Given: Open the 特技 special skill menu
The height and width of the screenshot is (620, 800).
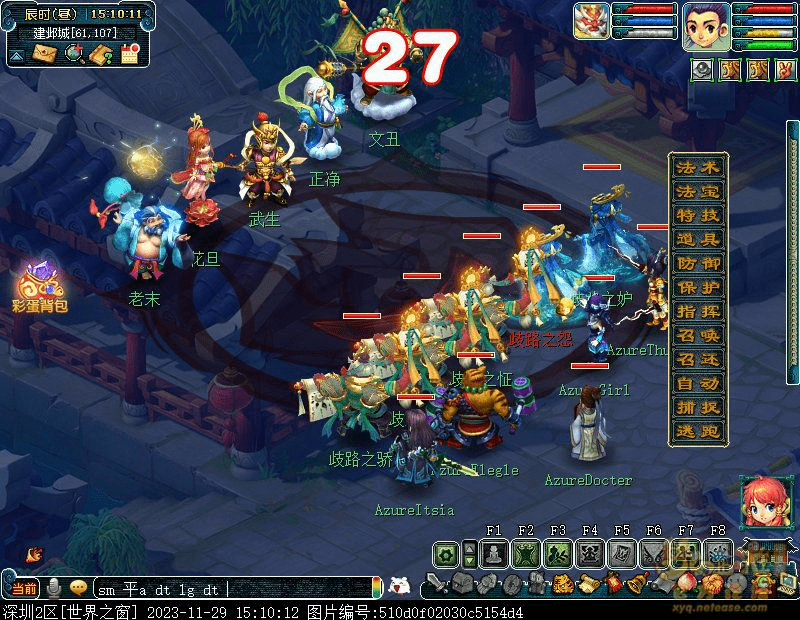Looking at the screenshot, I should 697,215.
